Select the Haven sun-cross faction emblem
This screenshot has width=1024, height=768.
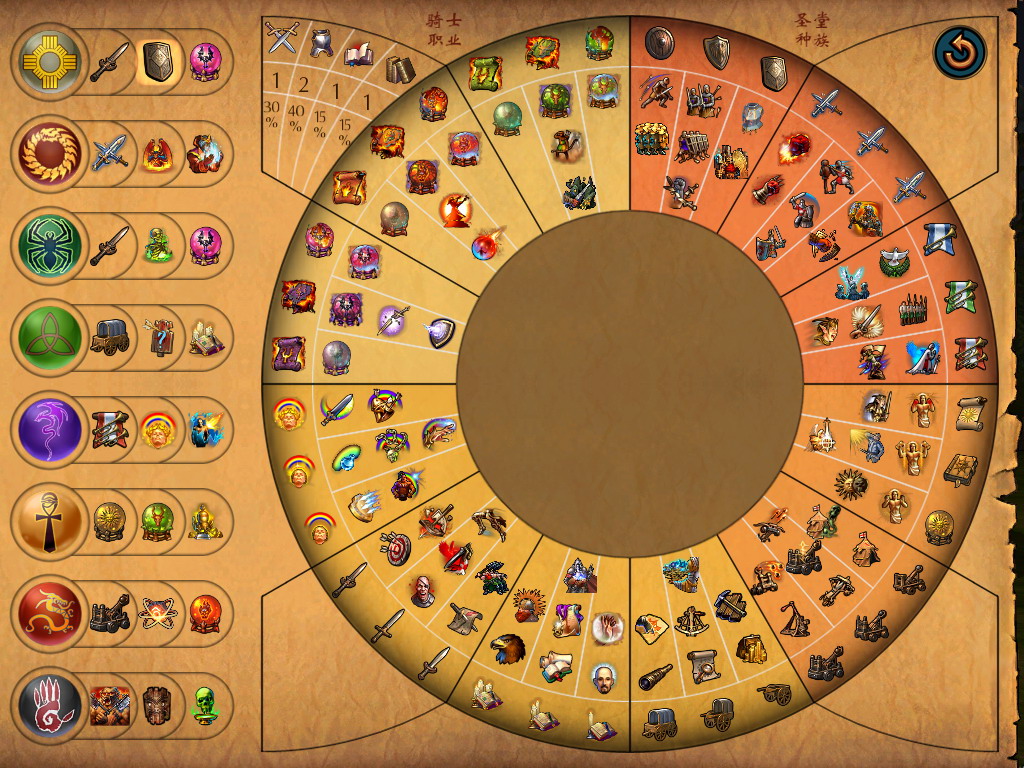[x=50, y=62]
